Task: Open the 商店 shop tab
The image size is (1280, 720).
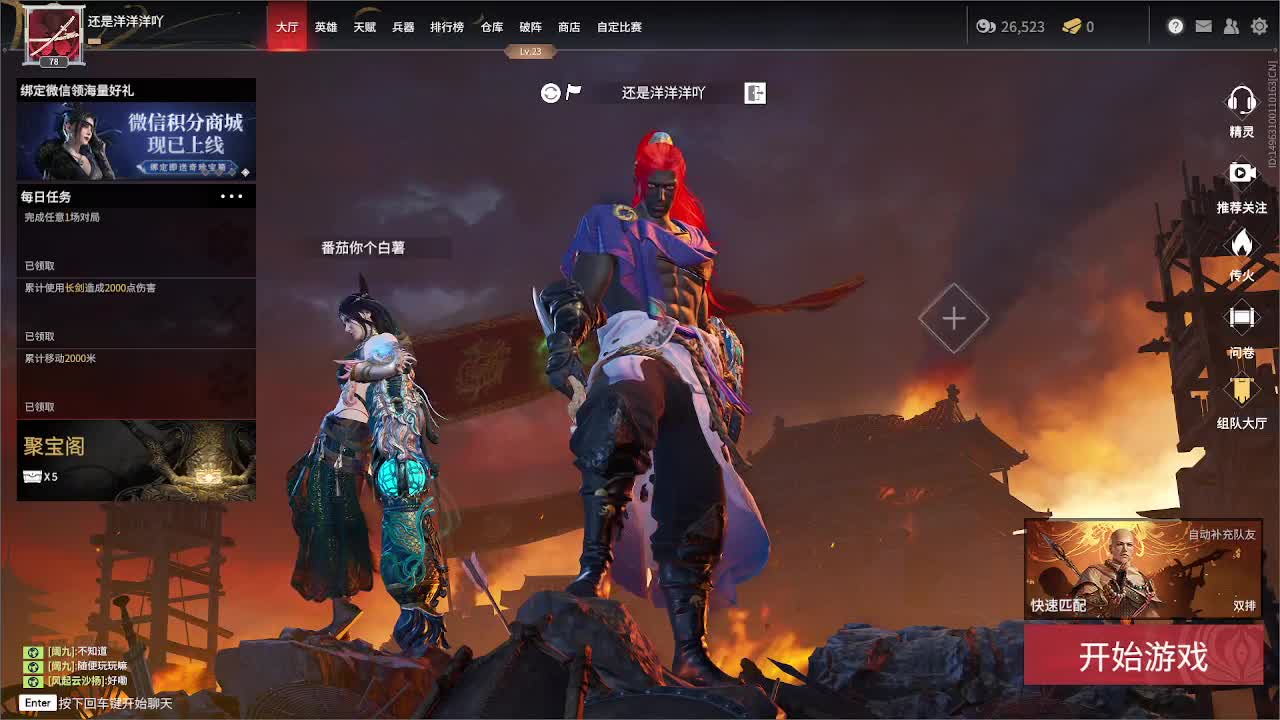Action: point(568,27)
